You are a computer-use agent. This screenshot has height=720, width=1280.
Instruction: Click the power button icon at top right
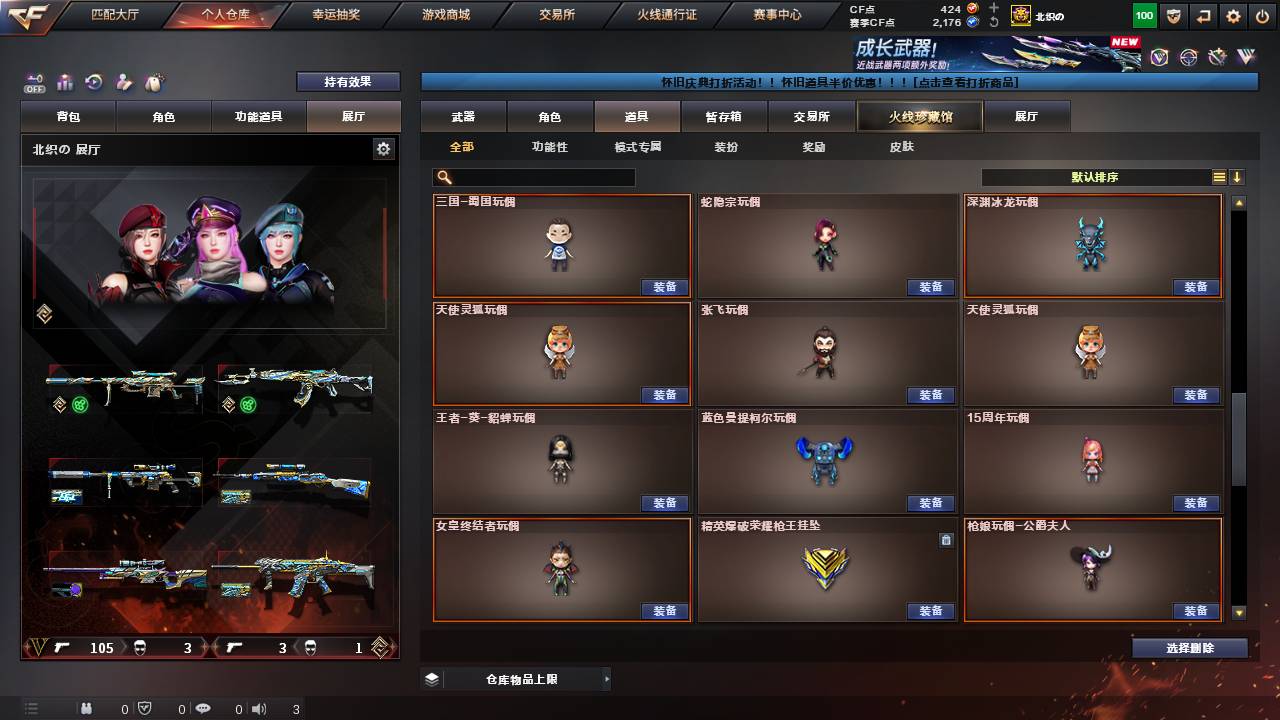1261,15
